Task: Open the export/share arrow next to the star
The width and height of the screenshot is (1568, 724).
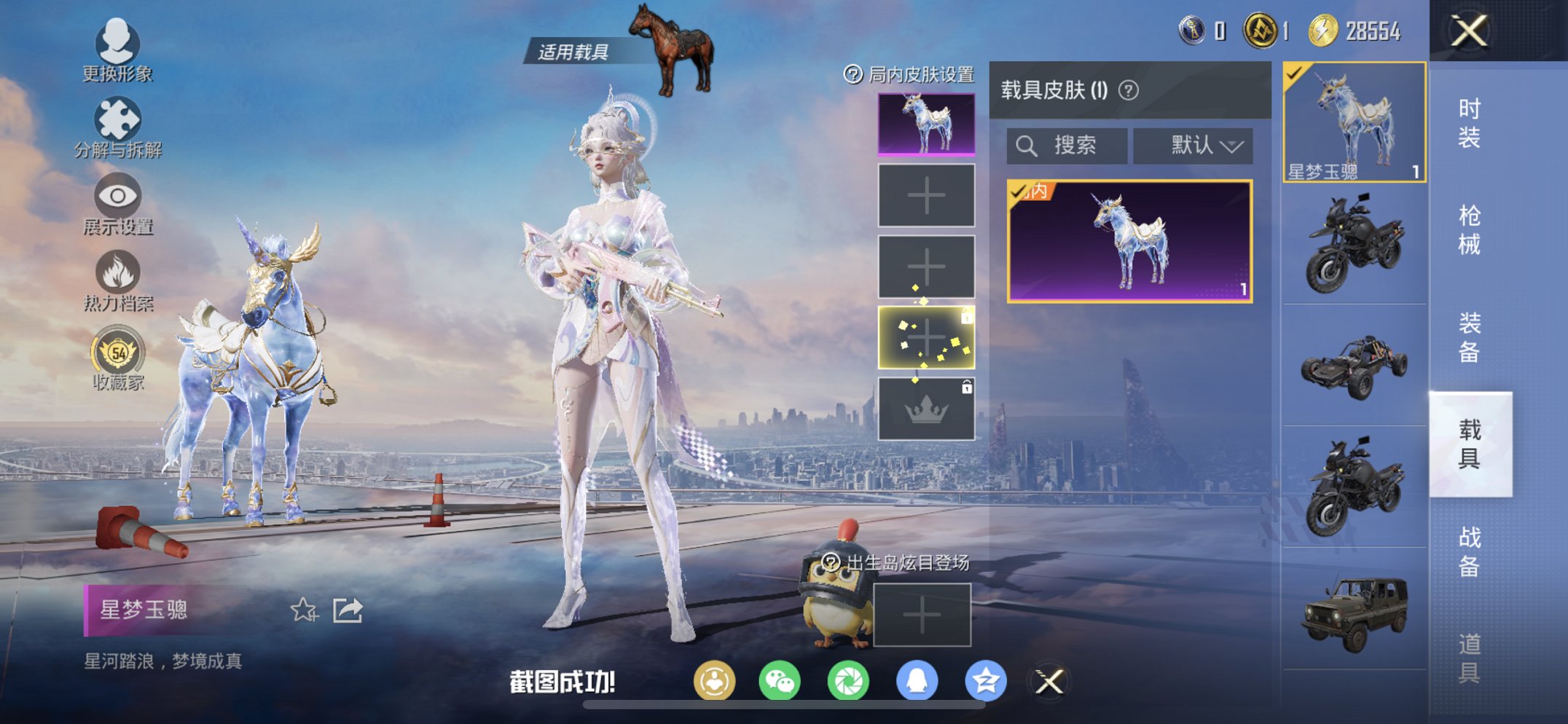Action: (348, 609)
